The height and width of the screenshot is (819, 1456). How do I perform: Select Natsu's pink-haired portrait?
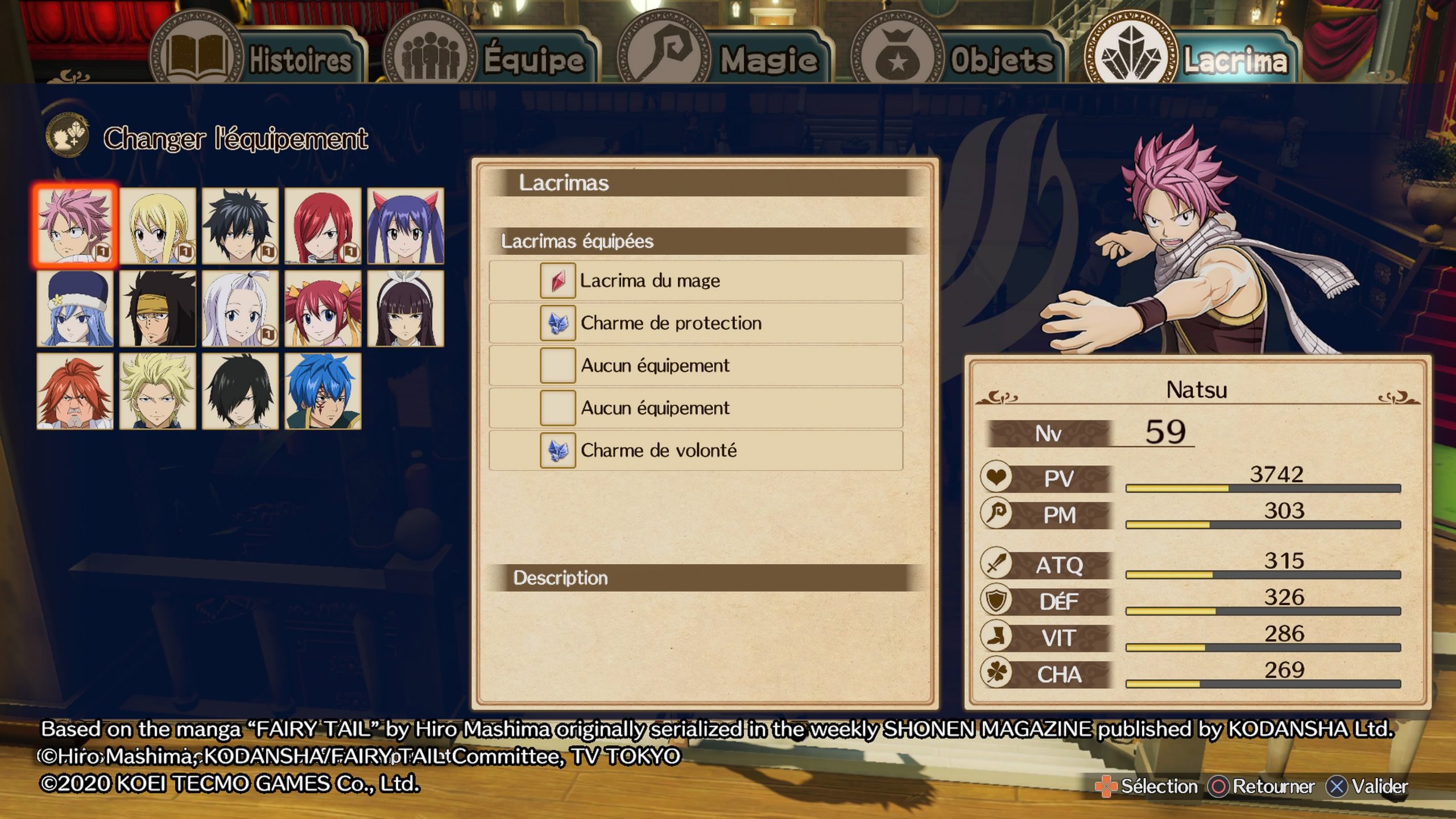[75, 226]
